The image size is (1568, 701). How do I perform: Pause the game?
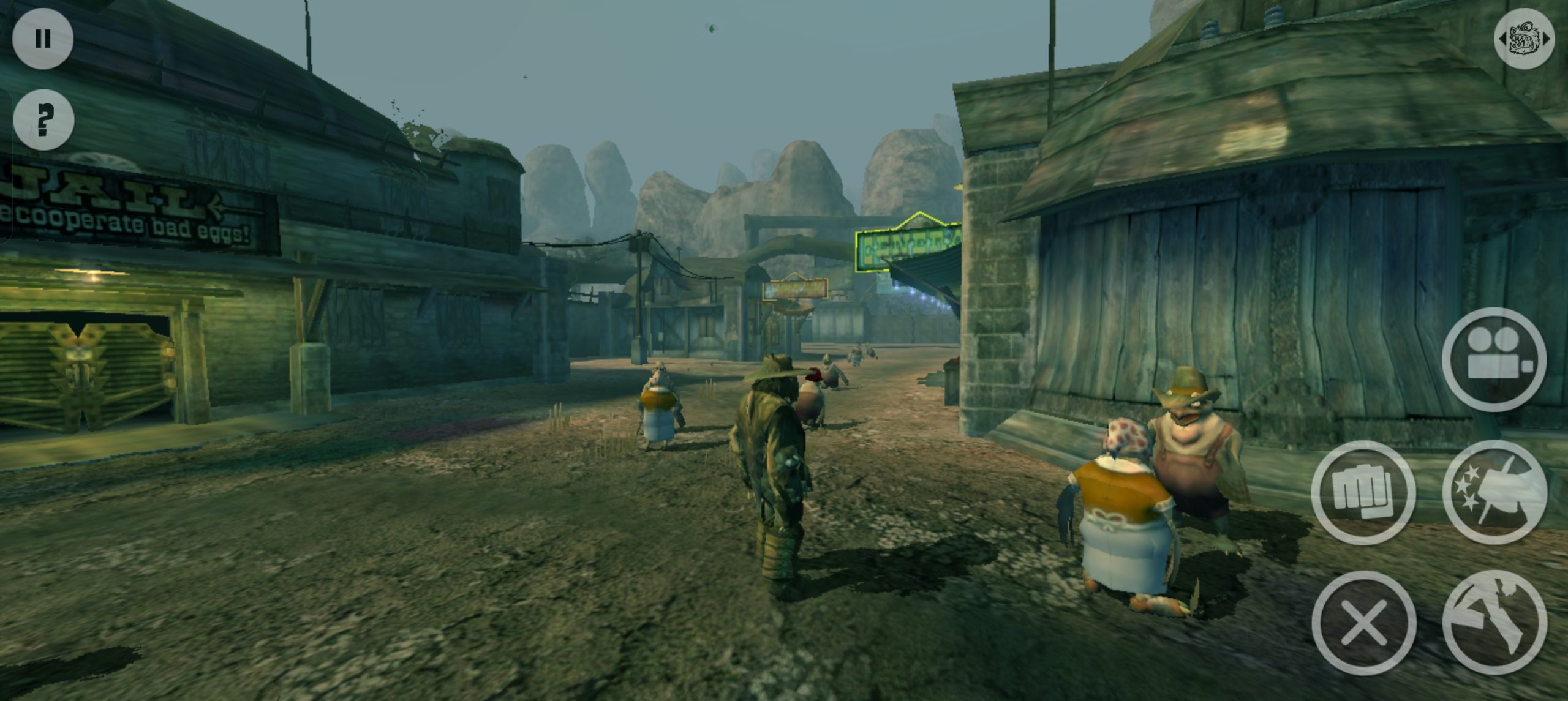43,39
